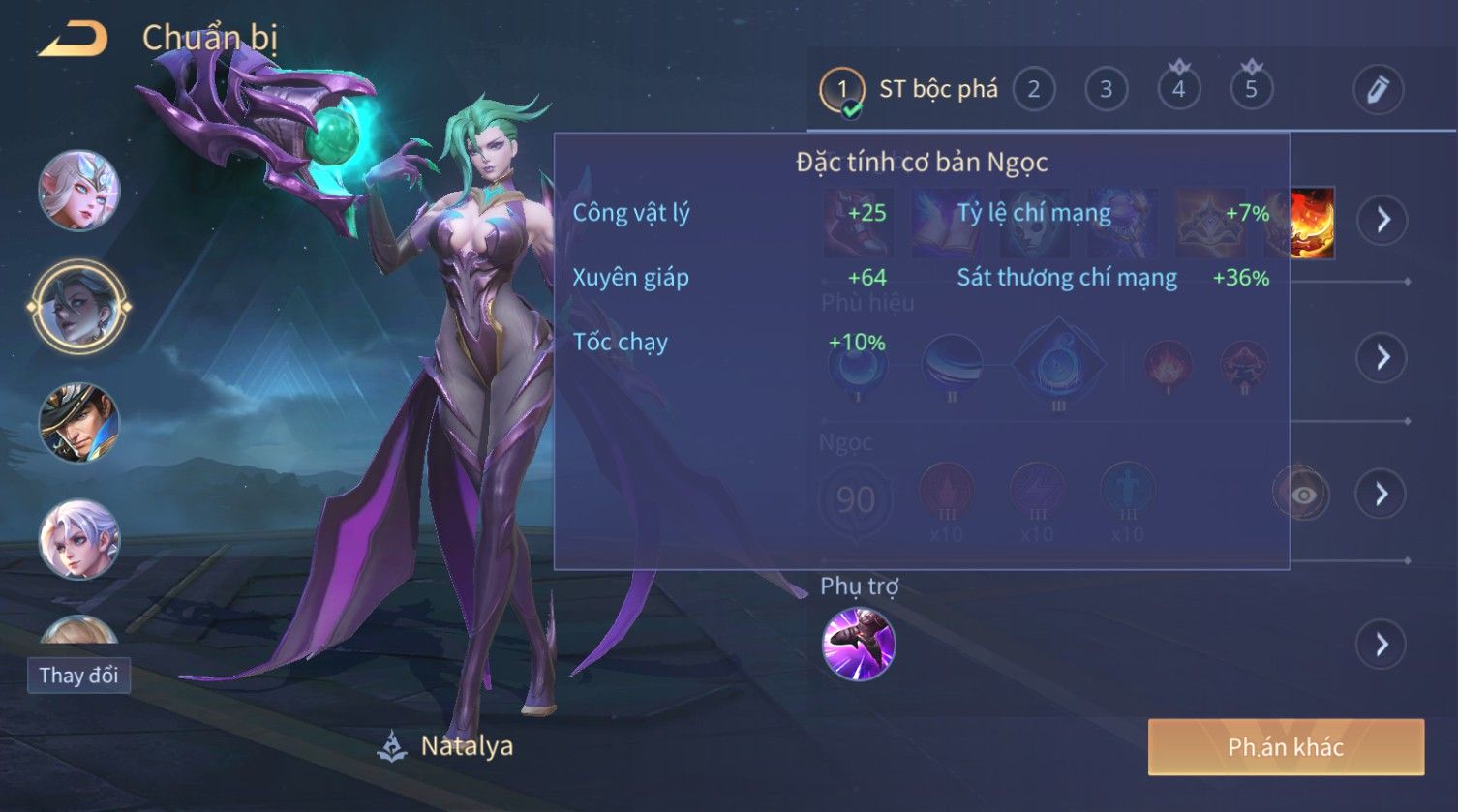Choose preset slot 4
This screenshot has height=812, width=1458.
pos(1178,90)
